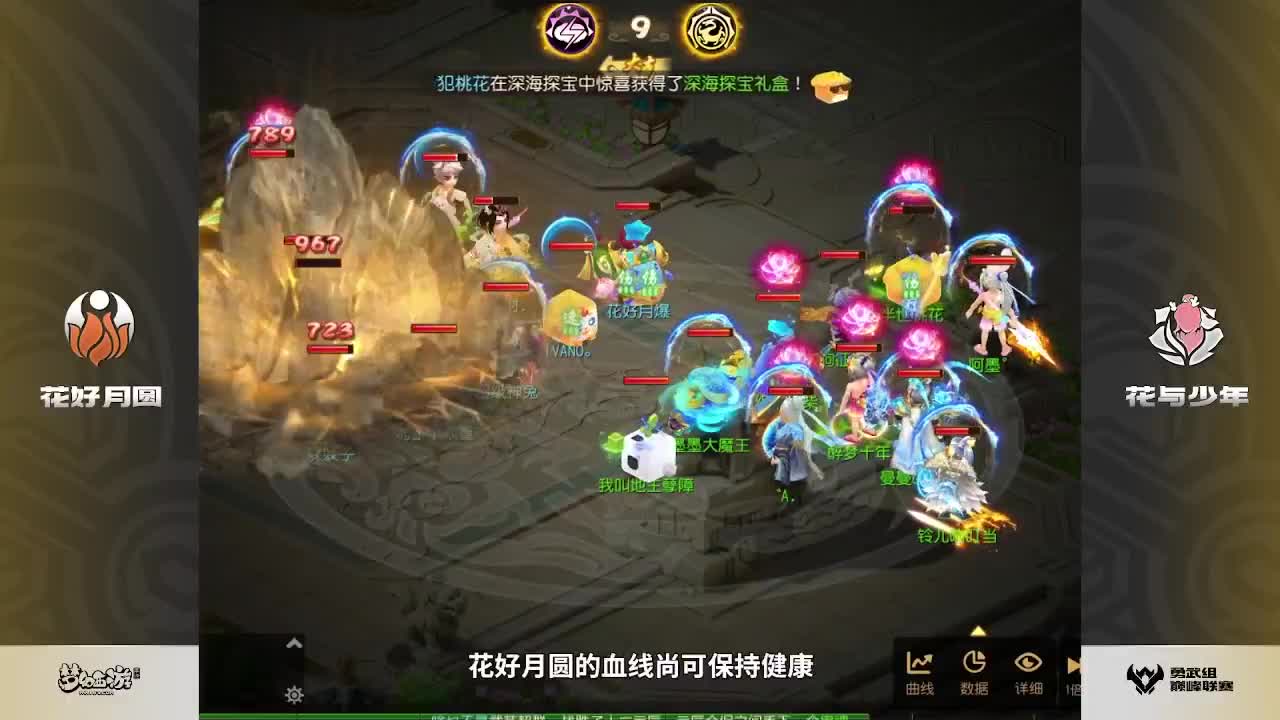Open the settings gear icon in the bottom-left panel
Viewport: 1280px width, 720px height.
295,694
